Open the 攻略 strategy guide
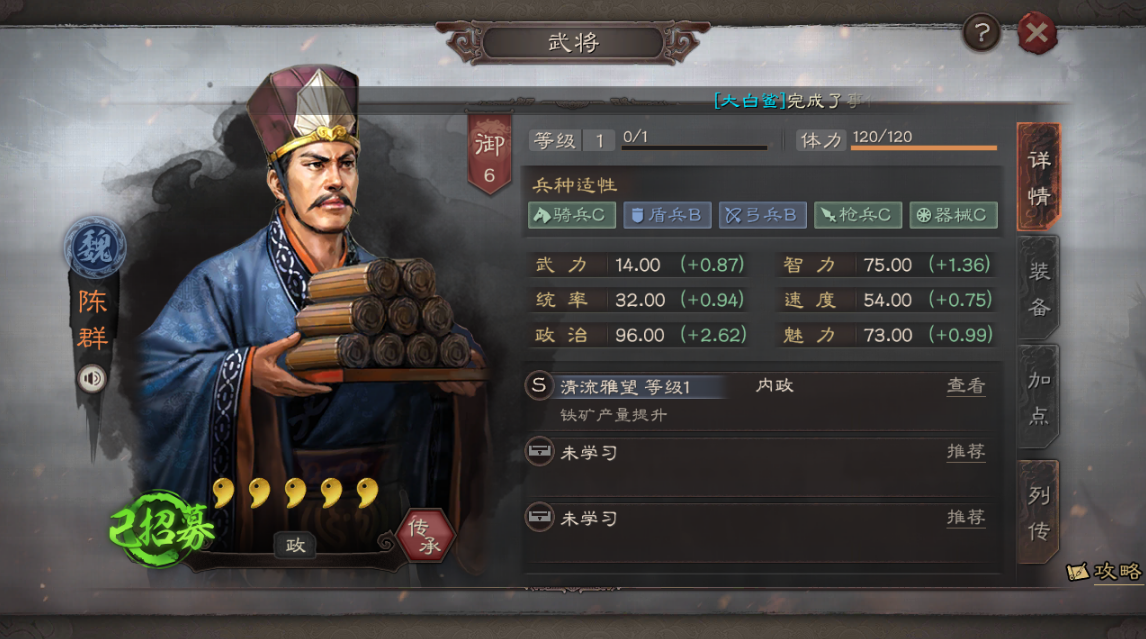This screenshot has height=639, width=1146. (1105, 571)
